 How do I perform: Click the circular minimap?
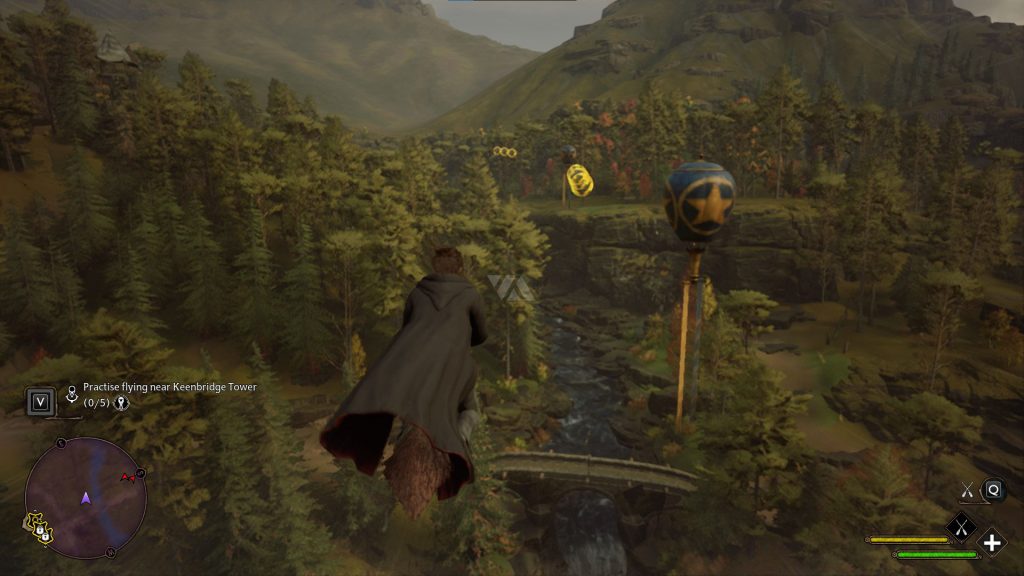86,497
